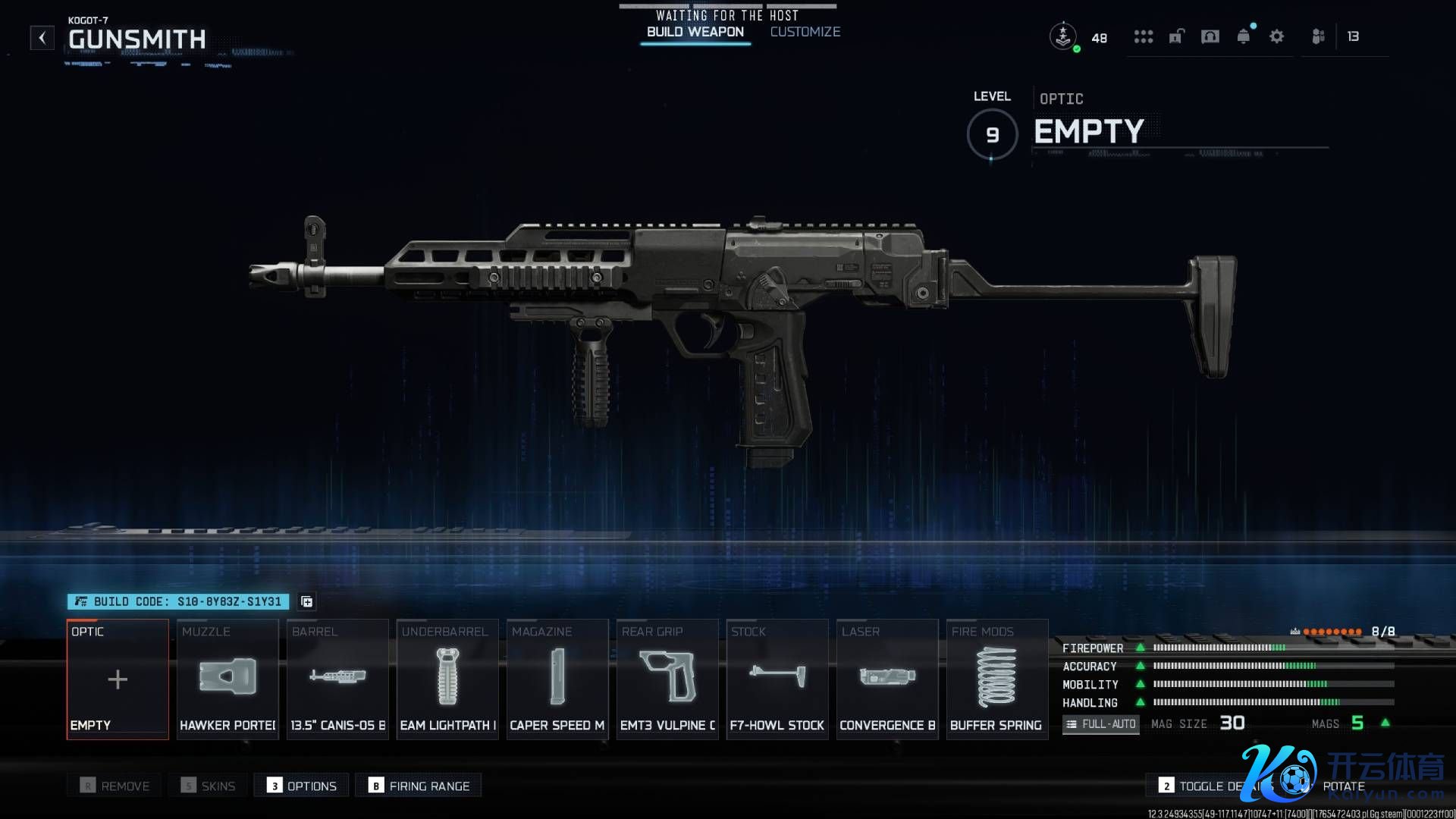Select the Convergence laser slot
This screenshot has width=1456, height=819.
tap(887, 679)
